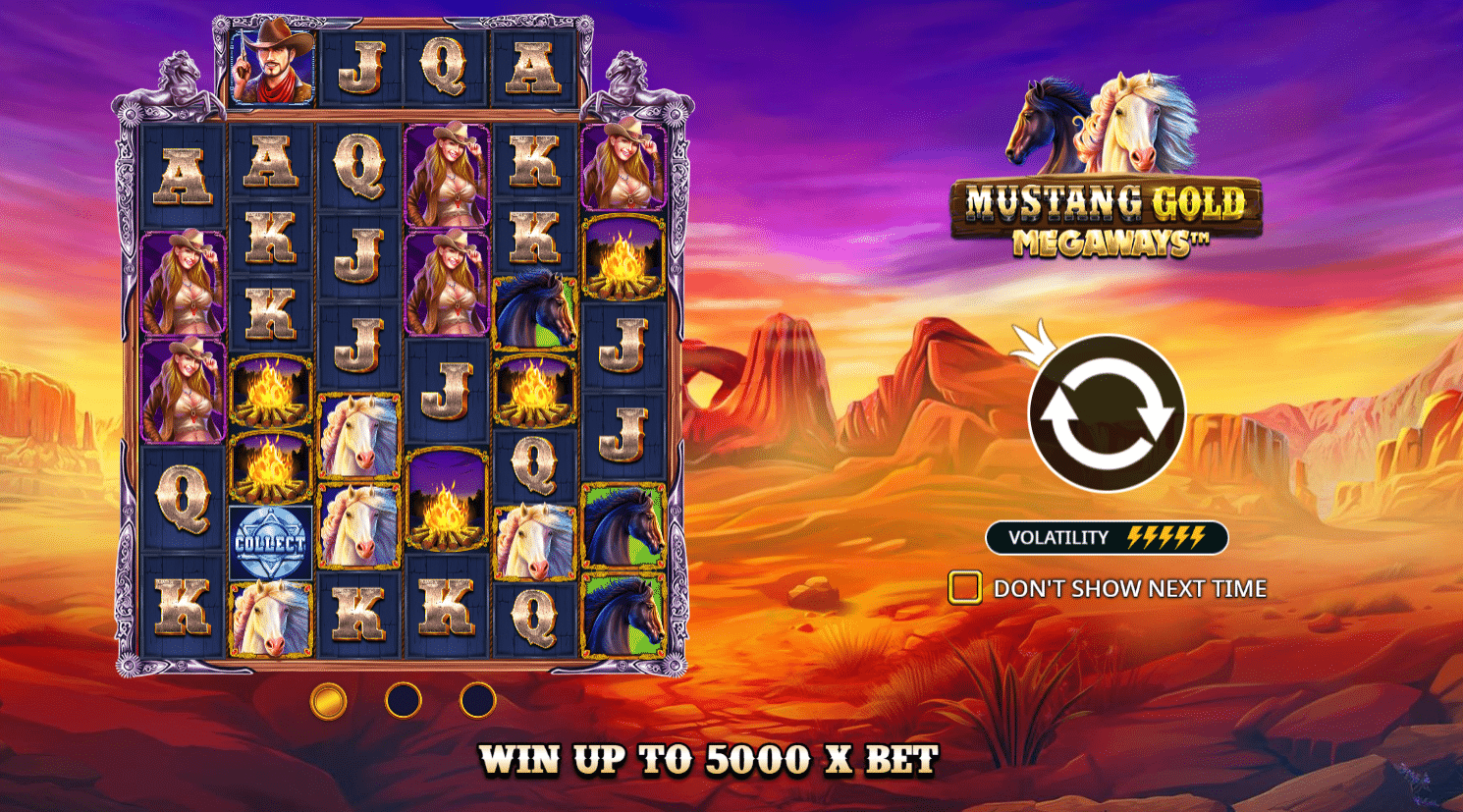This screenshot has height=812, width=1463.
Task: Tick the Don't Show Next Time checkbox
Action: (964, 587)
